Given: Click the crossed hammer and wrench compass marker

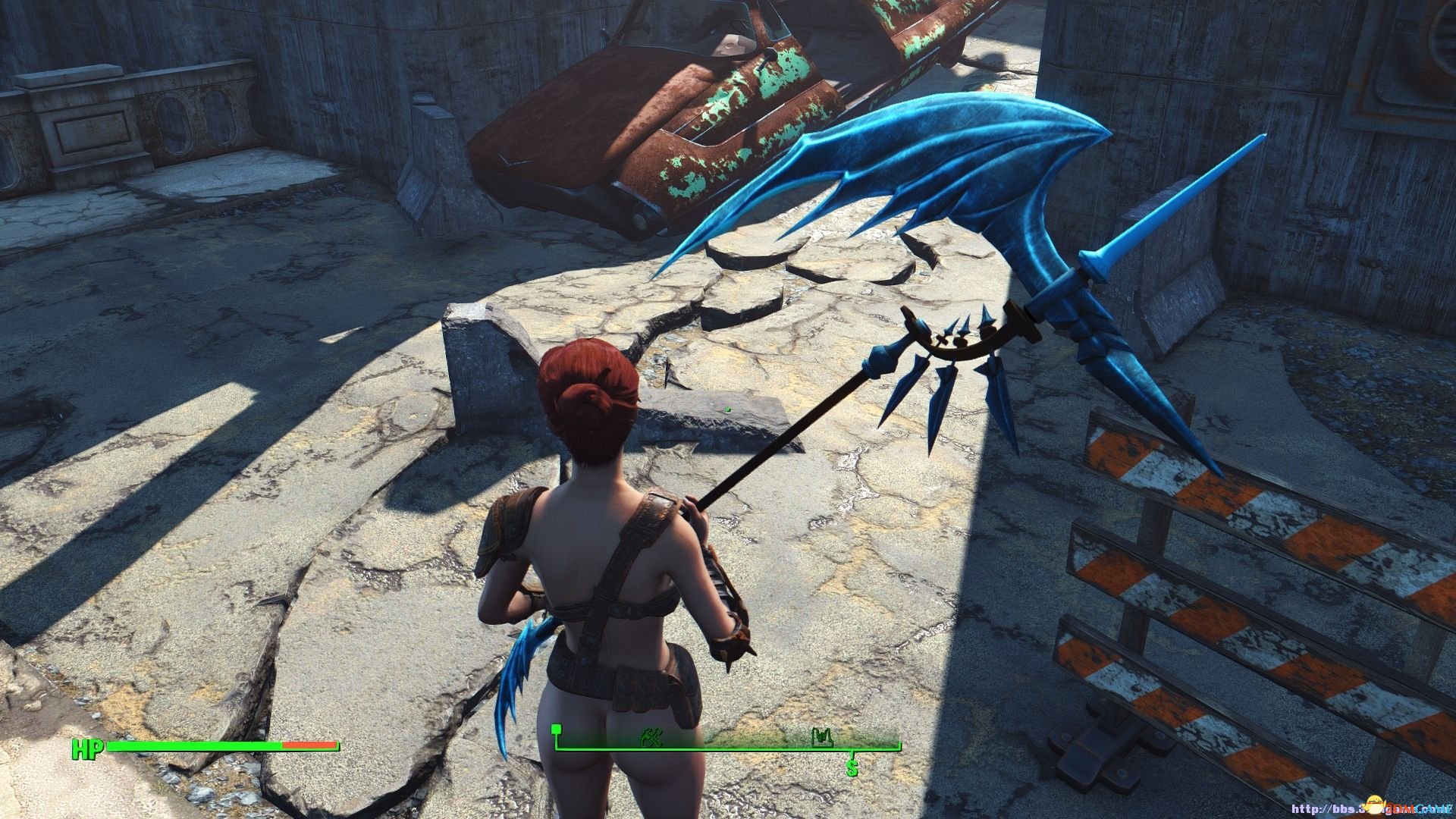Looking at the screenshot, I should [x=651, y=736].
